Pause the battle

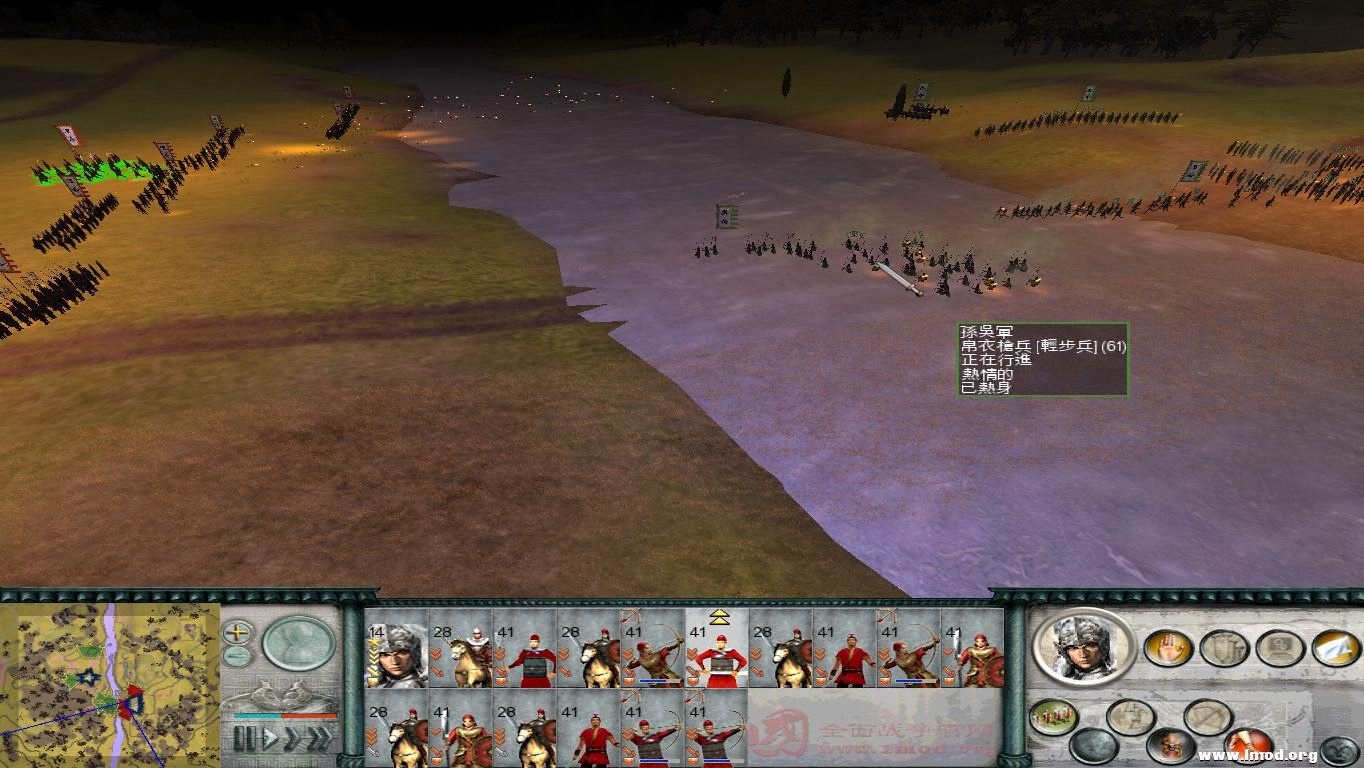pyautogui.click(x=243, y=740)
